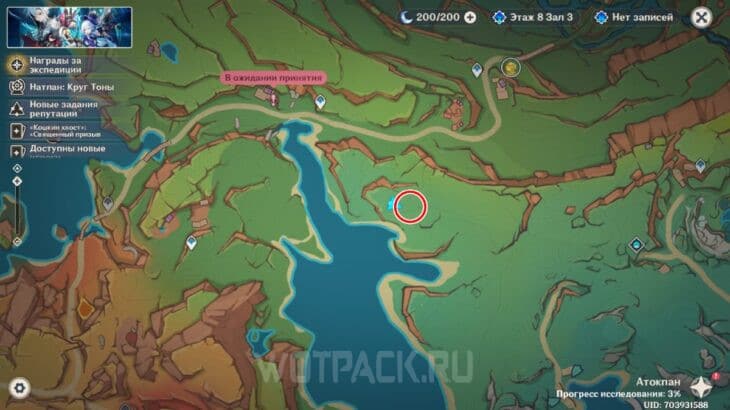Select the teleport waypoint beside the gold marker
Screen dimensions: 730x410
tap(477, 69)
